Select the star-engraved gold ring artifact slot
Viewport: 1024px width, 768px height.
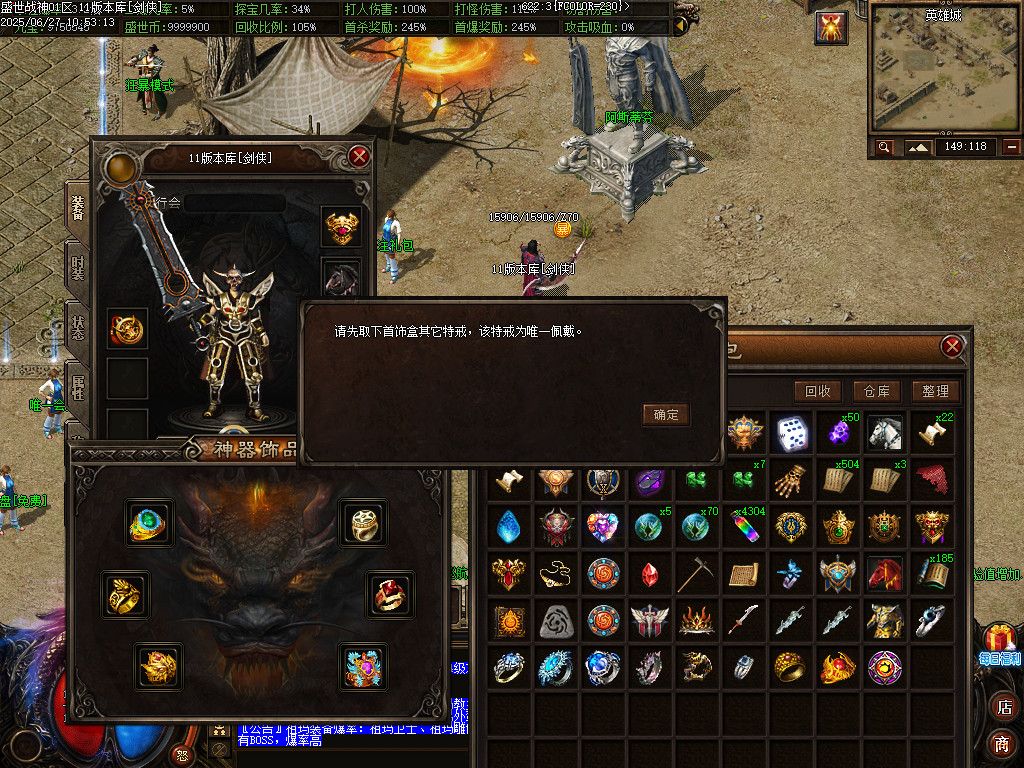coord(362,522)
